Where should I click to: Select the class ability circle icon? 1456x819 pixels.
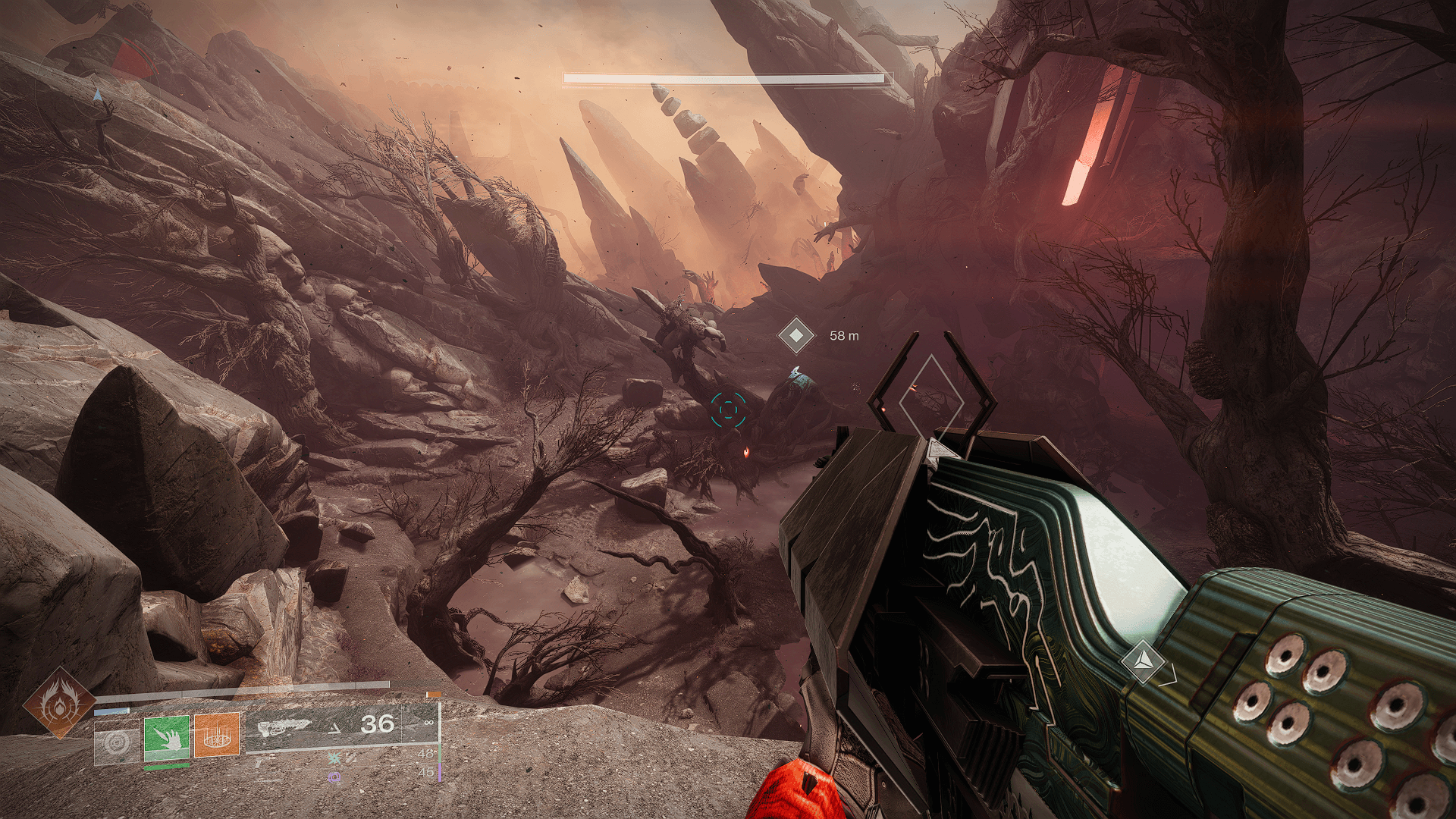coord(116,741)
